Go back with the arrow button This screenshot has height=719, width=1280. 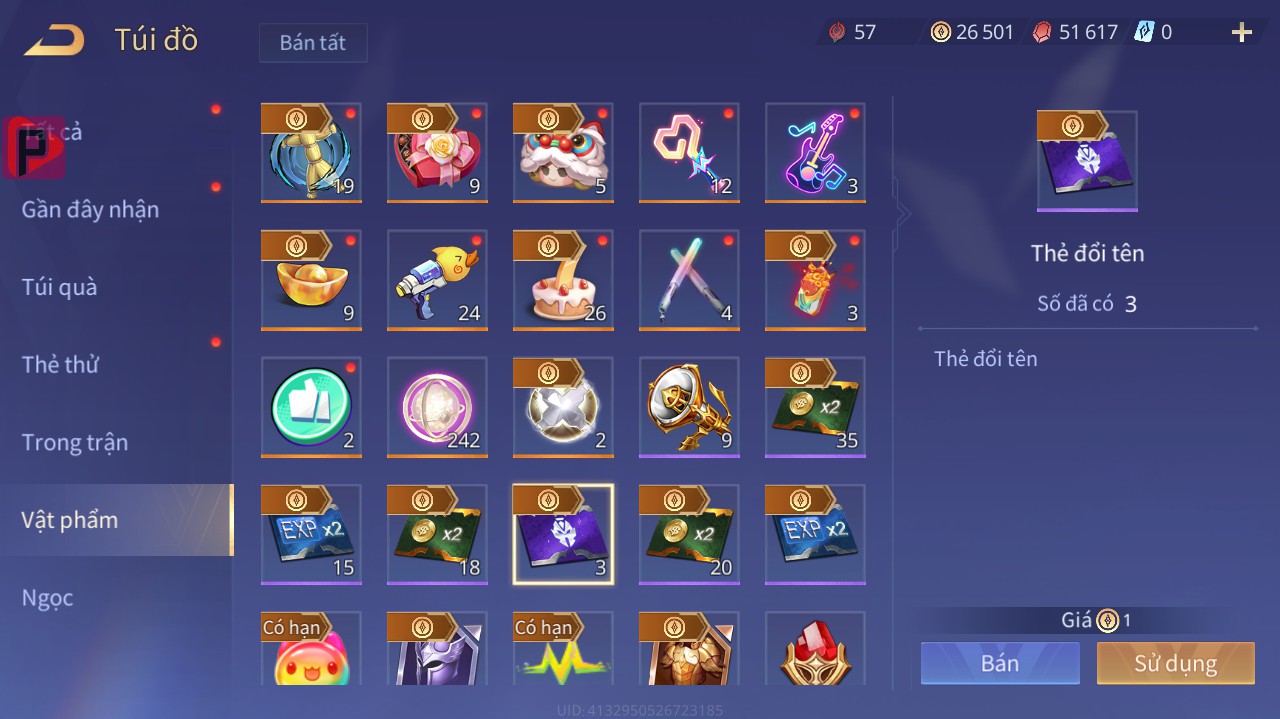55,41
